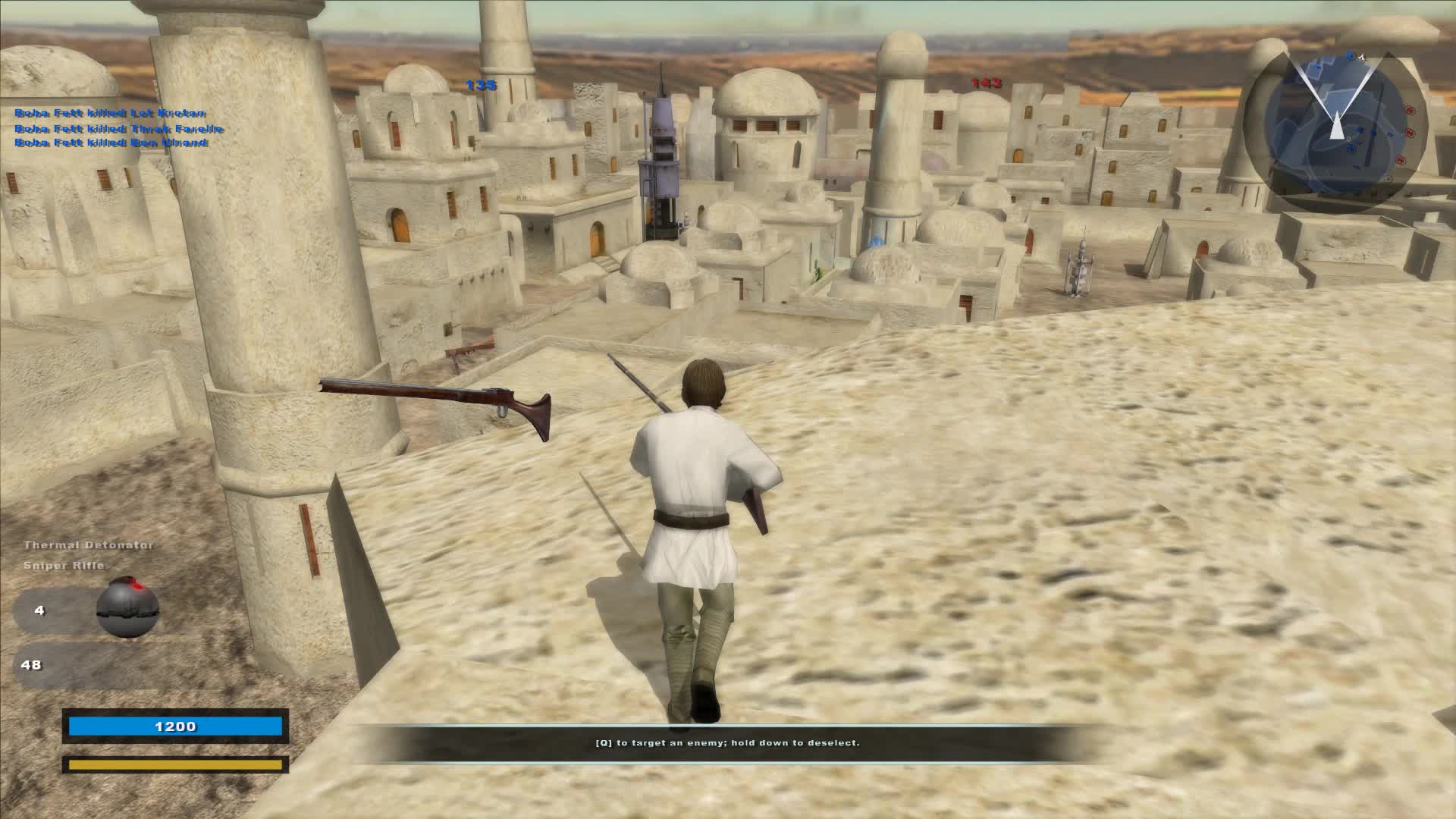
Task: Click the kill feed entry 'Boba Fett killed Threk Farelle'
Action: pyautogui.click(x=117, y=127)
